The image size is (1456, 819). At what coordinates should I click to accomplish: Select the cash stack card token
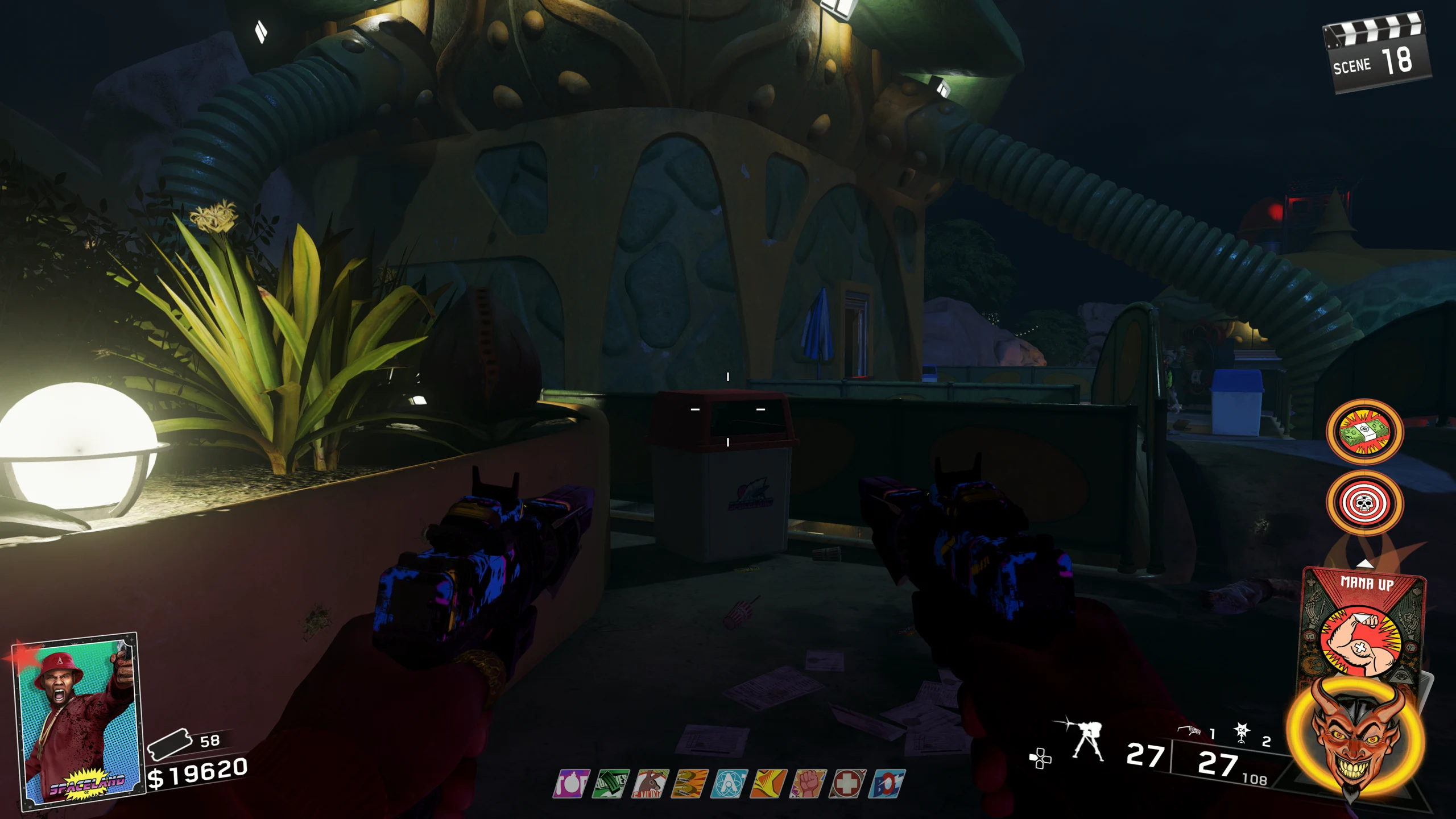(1364, 432)
